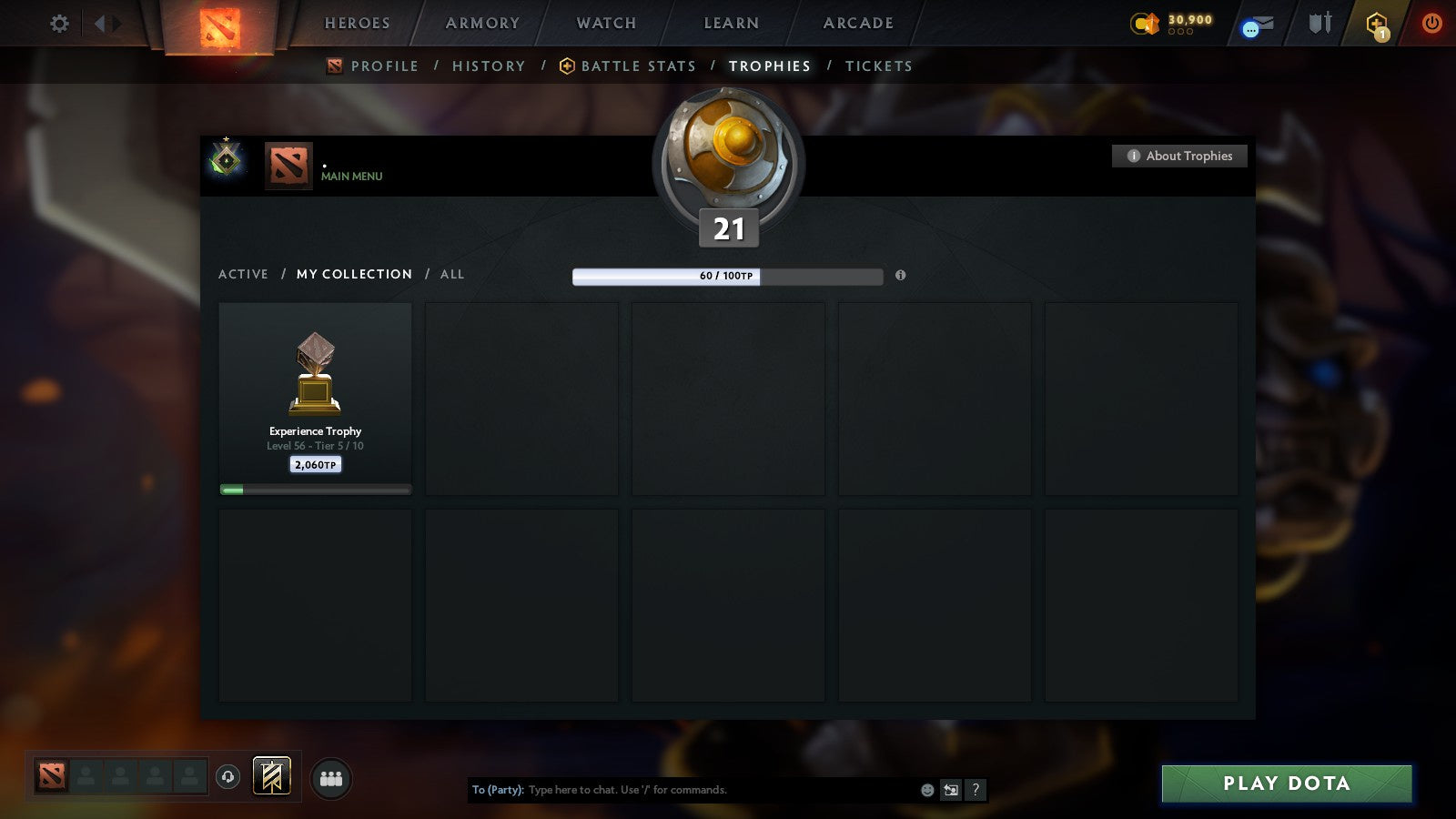Open the friends list people icon
This screenshot has height=819, width=1456.
331,777
